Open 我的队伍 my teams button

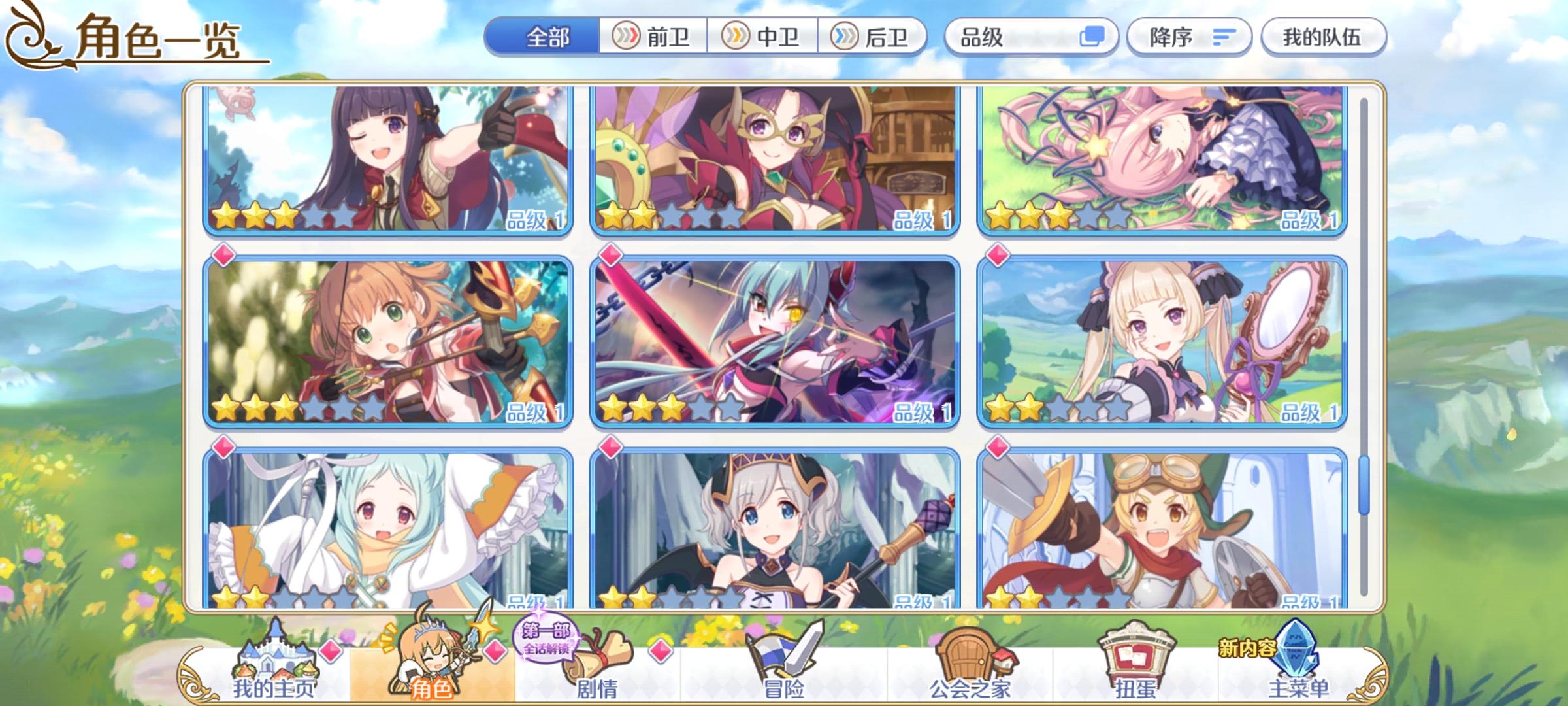click(x=1326, y=38)
